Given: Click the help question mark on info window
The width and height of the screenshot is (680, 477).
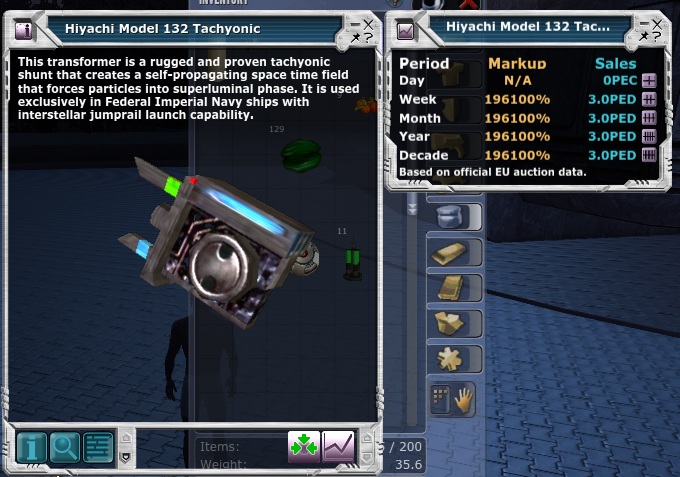Looking at the screenshot, I should click(368, 37).
